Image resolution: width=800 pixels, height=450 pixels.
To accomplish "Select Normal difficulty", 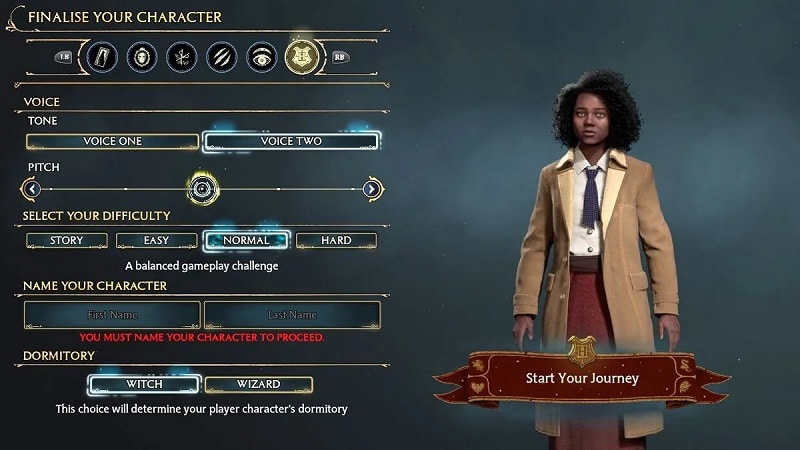I will point(246,241).
